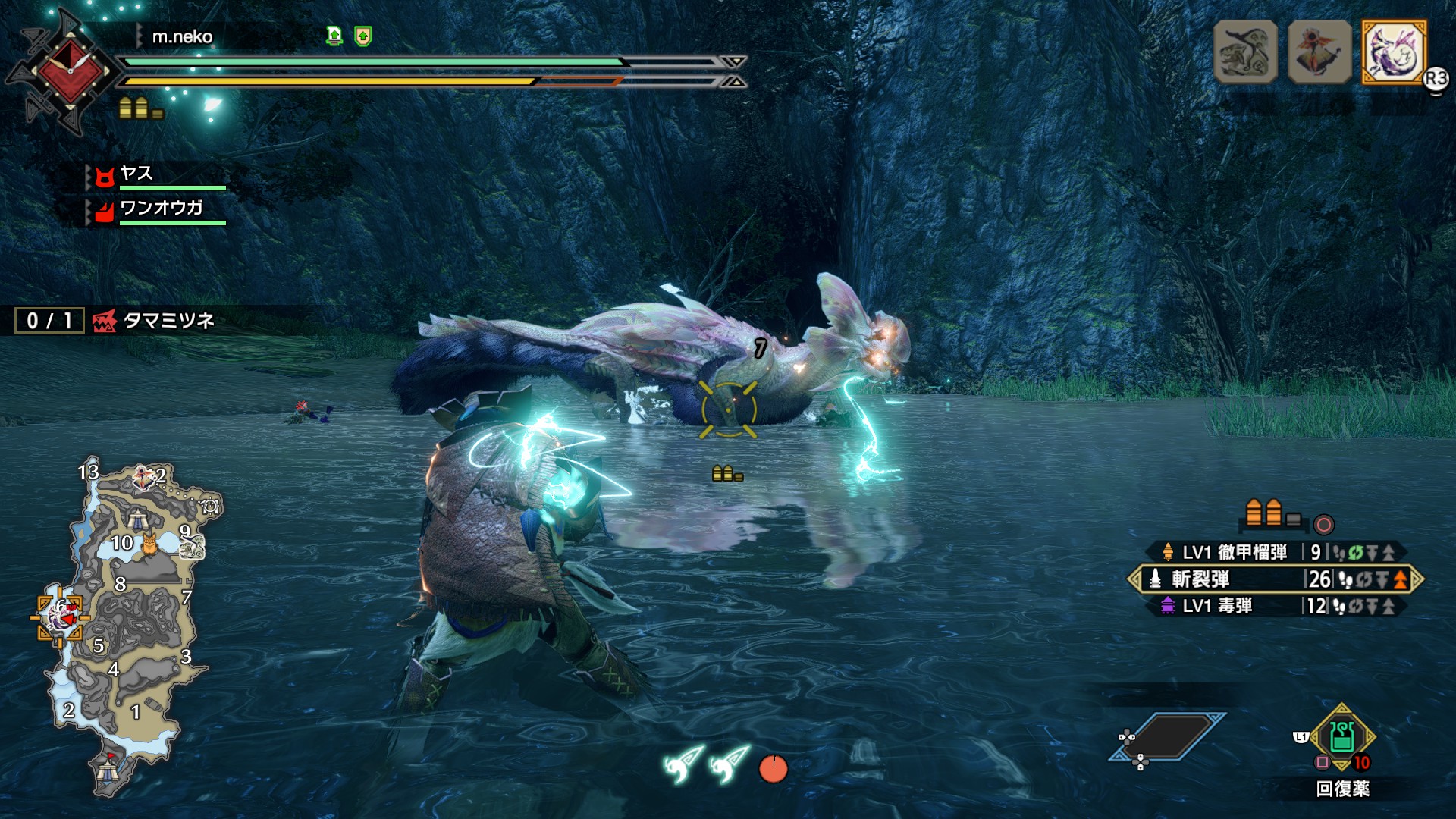Select buddy ヤス in the party list

[136, 174]
